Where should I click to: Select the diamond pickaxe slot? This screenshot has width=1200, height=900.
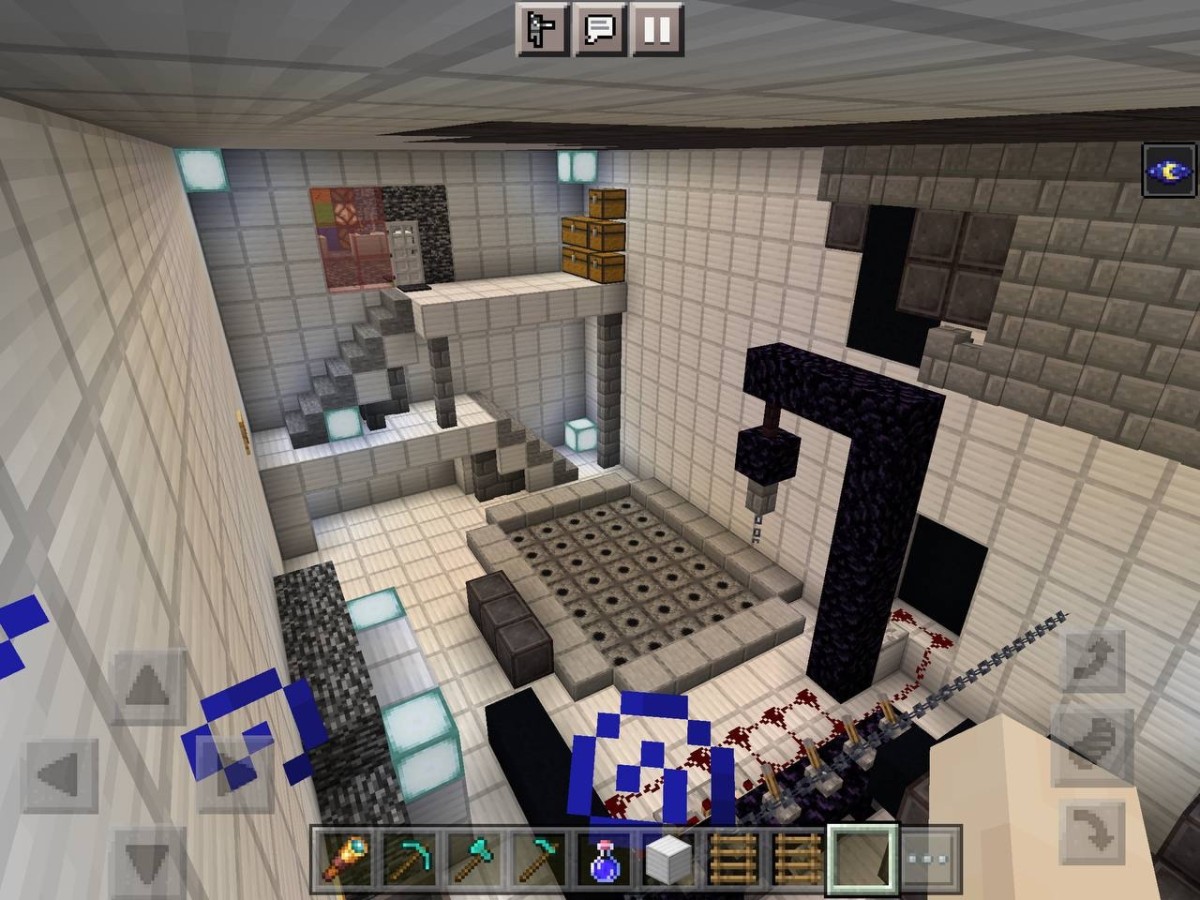click(x=410, y=859)
